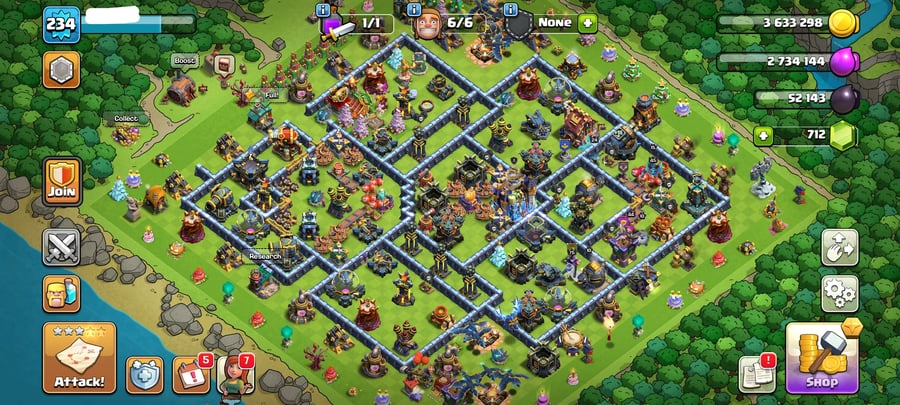Buy gems with the green plus
This screenshot has width=900, height=405.
[x=764, y=135]
